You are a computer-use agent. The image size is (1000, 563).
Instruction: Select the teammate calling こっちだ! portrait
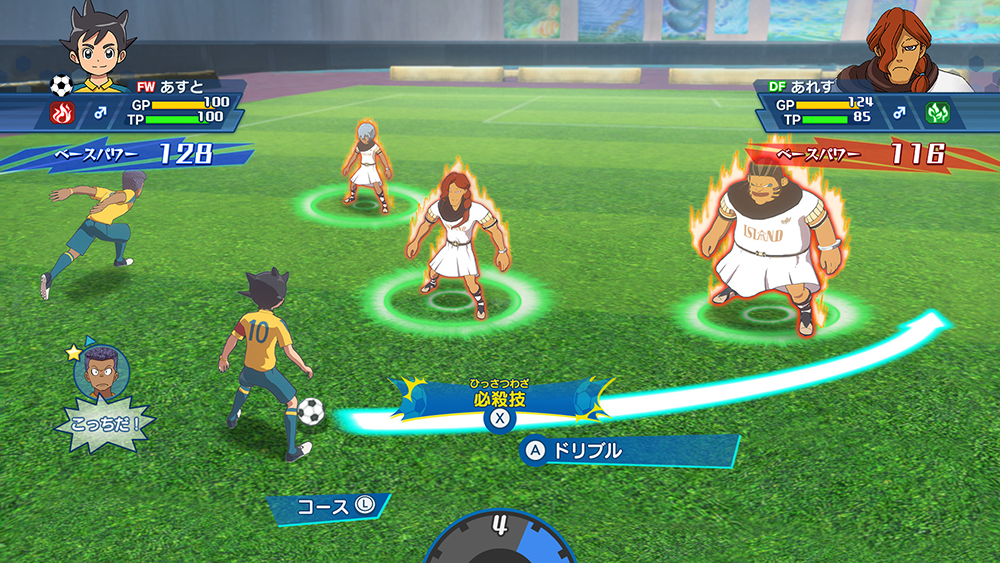pyautogui.click(x=101, y=371)
